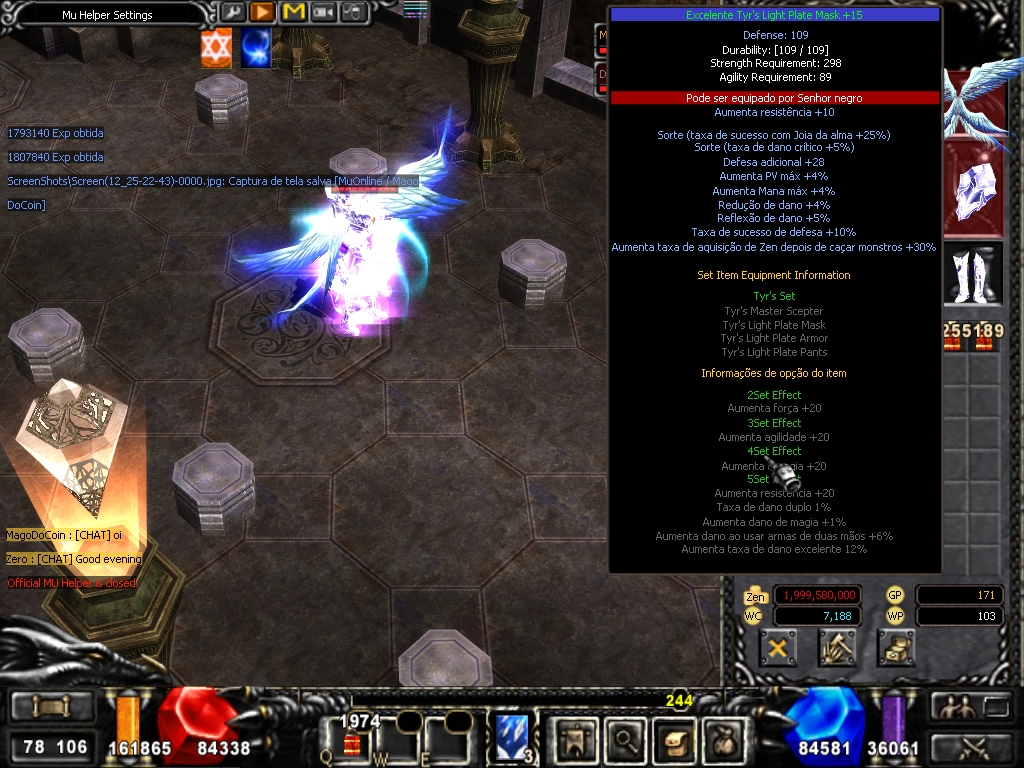
Task: Open Mu Helper settings with the wrench icon
Action: (x=233, y=12)
